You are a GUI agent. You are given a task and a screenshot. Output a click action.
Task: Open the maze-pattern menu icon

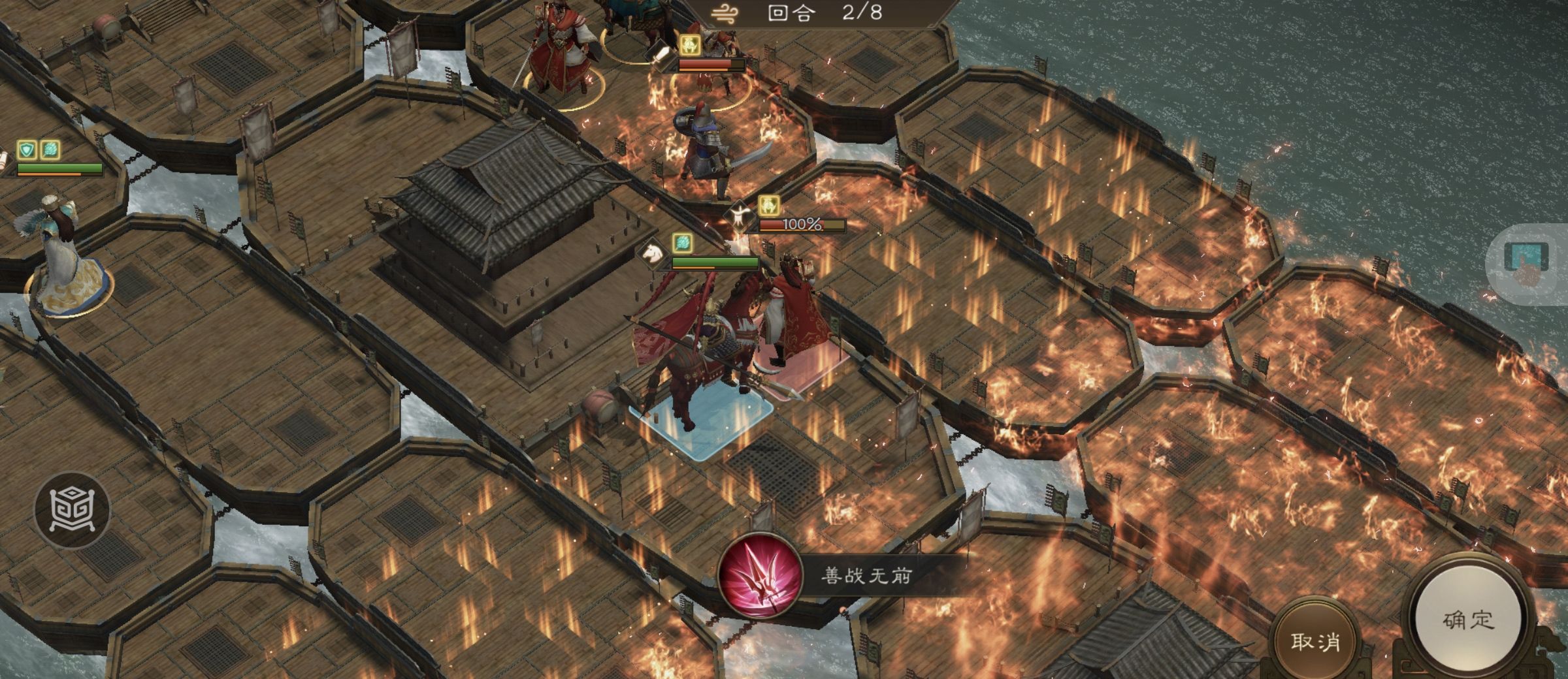[x=73, y=509]
